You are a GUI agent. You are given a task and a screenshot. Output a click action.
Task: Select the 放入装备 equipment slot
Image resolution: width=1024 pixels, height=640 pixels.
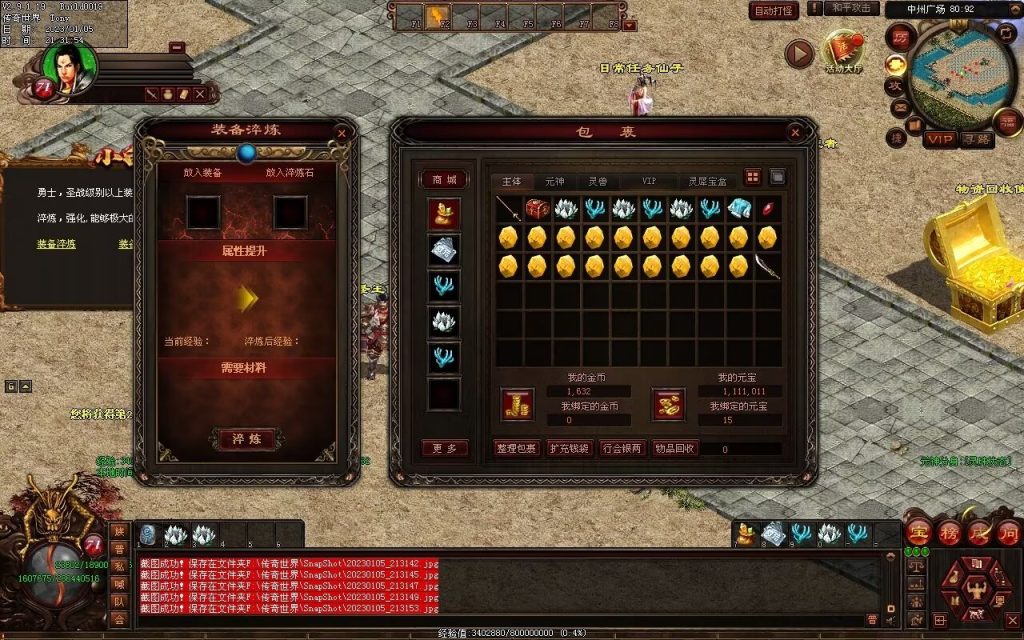coord(203,211)
